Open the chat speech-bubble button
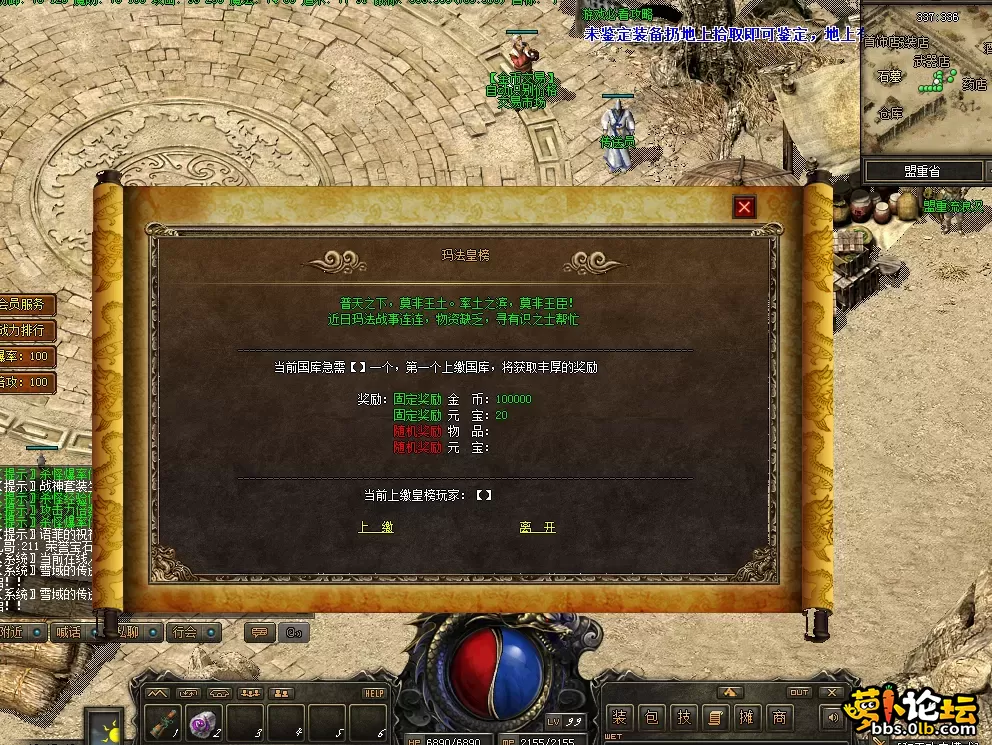The height and width of the screenshot is (745, 992). pos(259,632)
